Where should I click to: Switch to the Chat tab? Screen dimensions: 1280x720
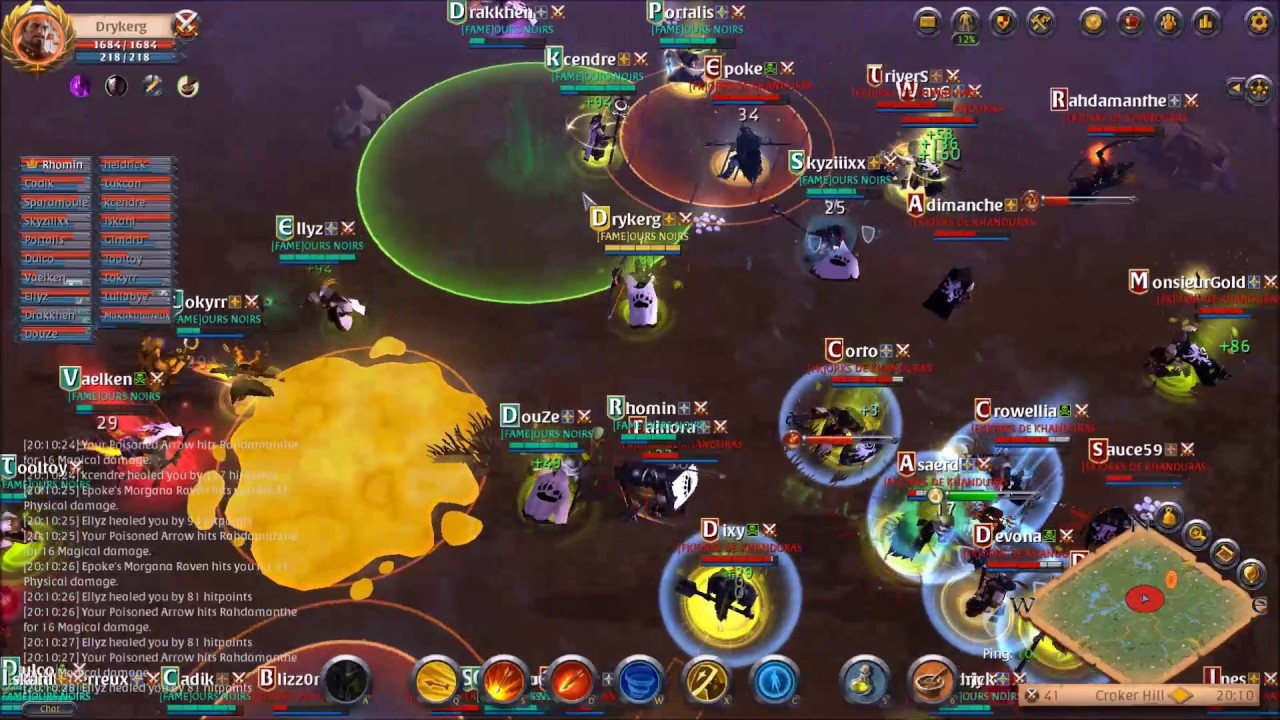pyautogui.click(x=49, y=709)
